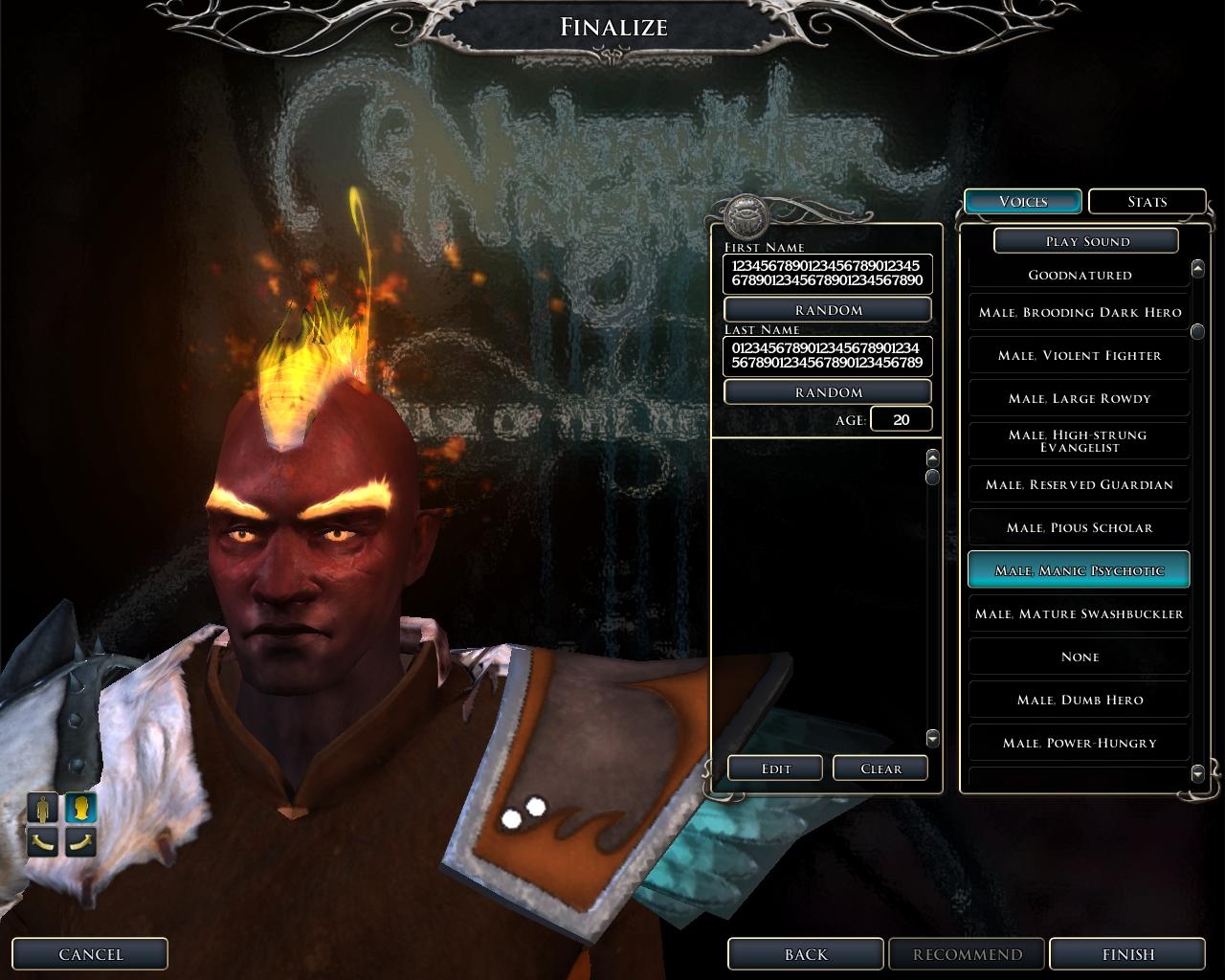
Task: Select Male, High-Strung Evangelist voice
Action: (x=1079, y=441)
